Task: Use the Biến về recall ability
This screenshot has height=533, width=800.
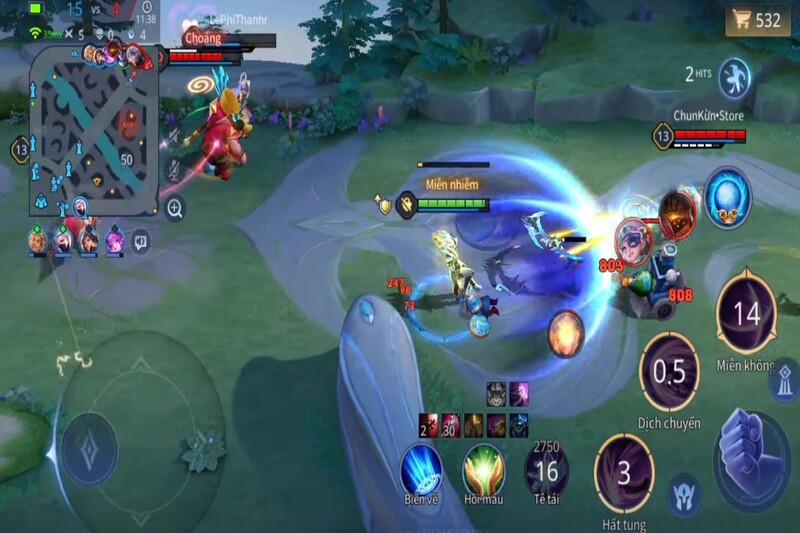Action: pos(422,469)
